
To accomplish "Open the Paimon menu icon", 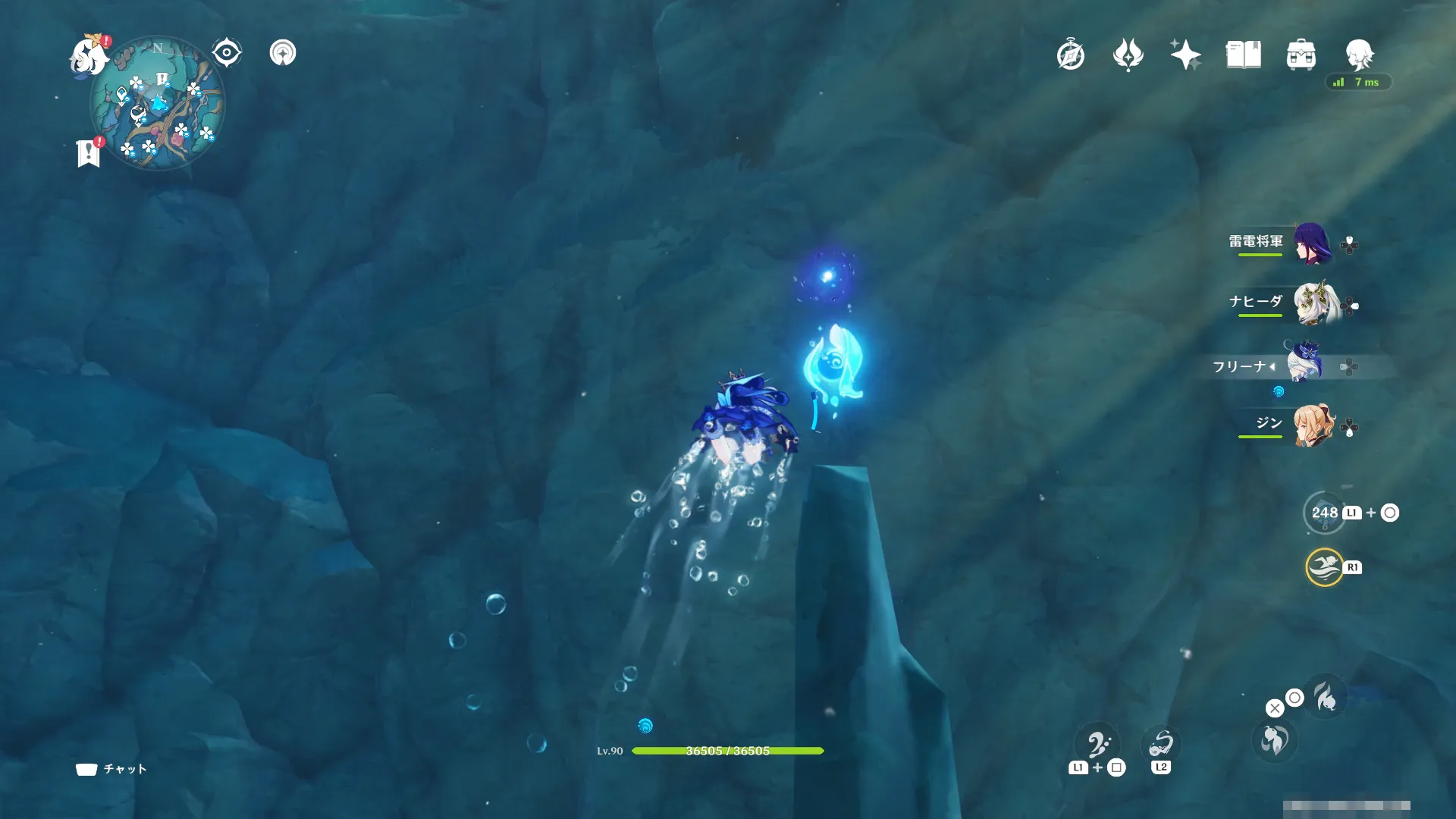I will (89, 55).
